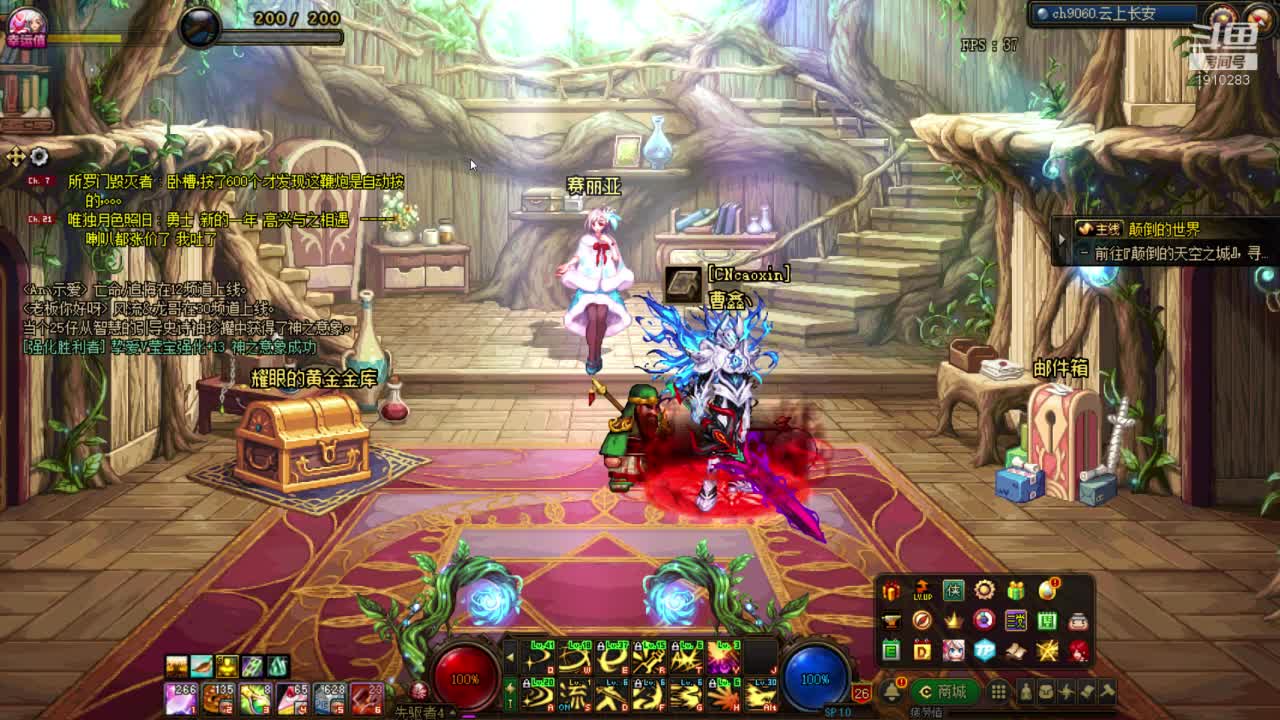Open the chat settings gear icon

pyautogui.click(x=39, y=156)
